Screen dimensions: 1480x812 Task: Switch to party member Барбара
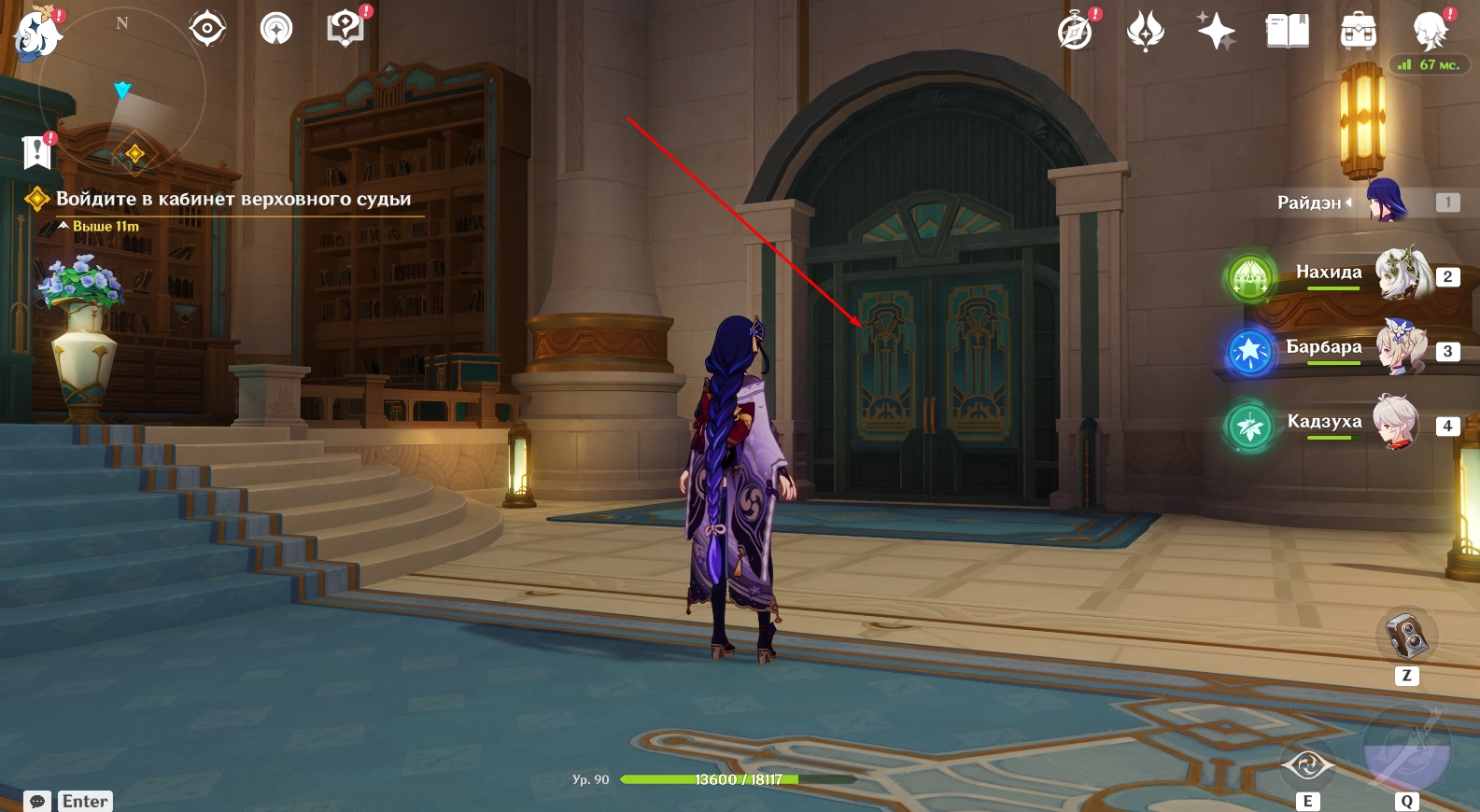(1401, 348)
